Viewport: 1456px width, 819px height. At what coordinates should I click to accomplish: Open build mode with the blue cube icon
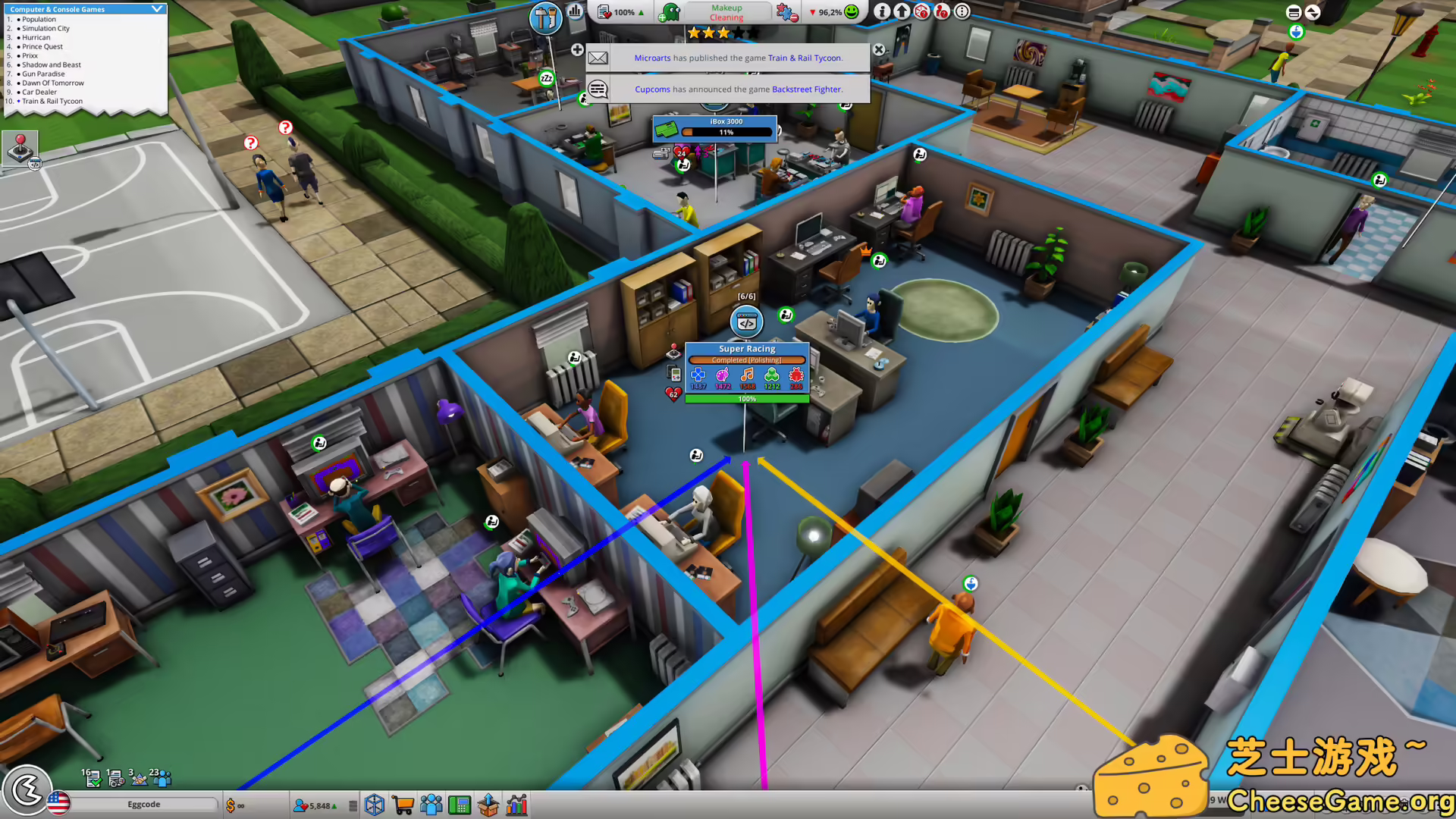375,805
